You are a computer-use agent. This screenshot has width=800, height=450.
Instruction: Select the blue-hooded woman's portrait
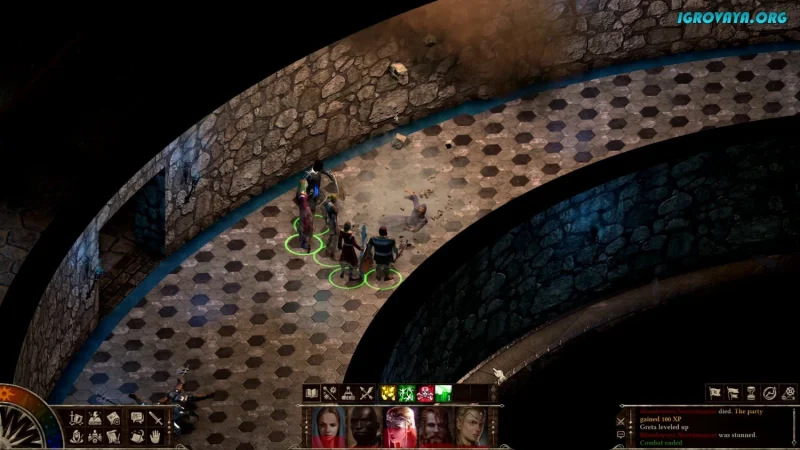[330, 427]
